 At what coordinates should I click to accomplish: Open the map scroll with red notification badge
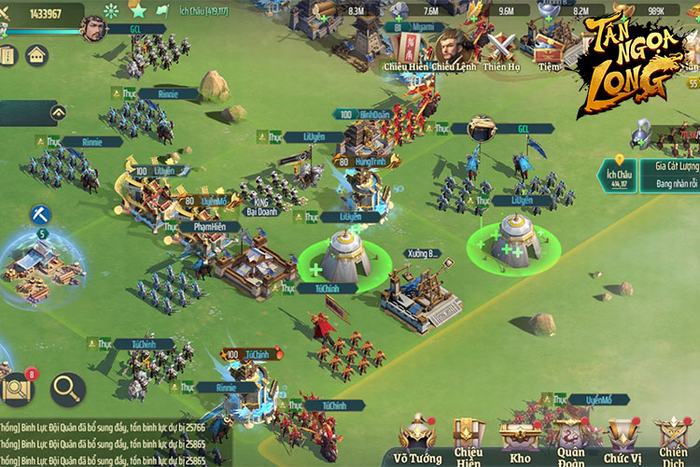click(x=18, y=388)
